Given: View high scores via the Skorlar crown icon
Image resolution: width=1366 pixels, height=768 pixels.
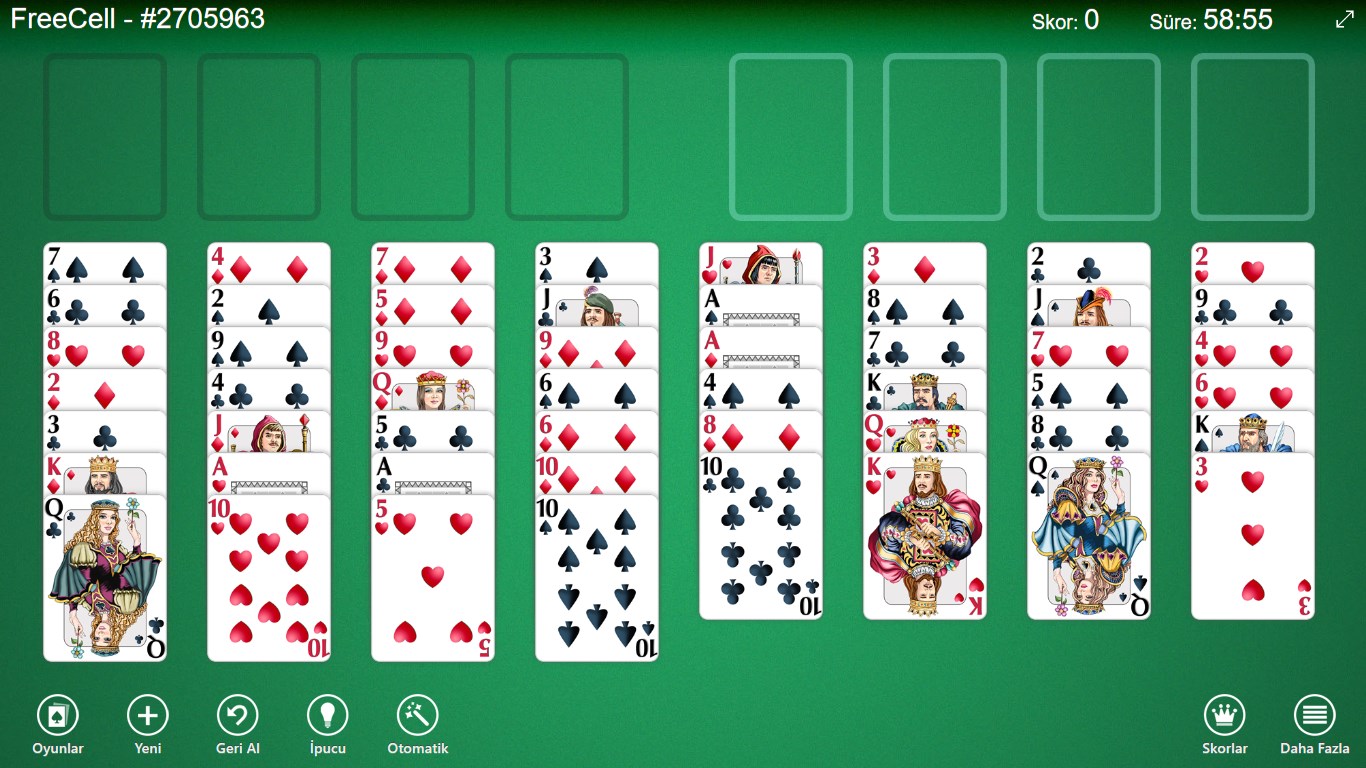Looking at the screenshot, I should point(1224,716).
